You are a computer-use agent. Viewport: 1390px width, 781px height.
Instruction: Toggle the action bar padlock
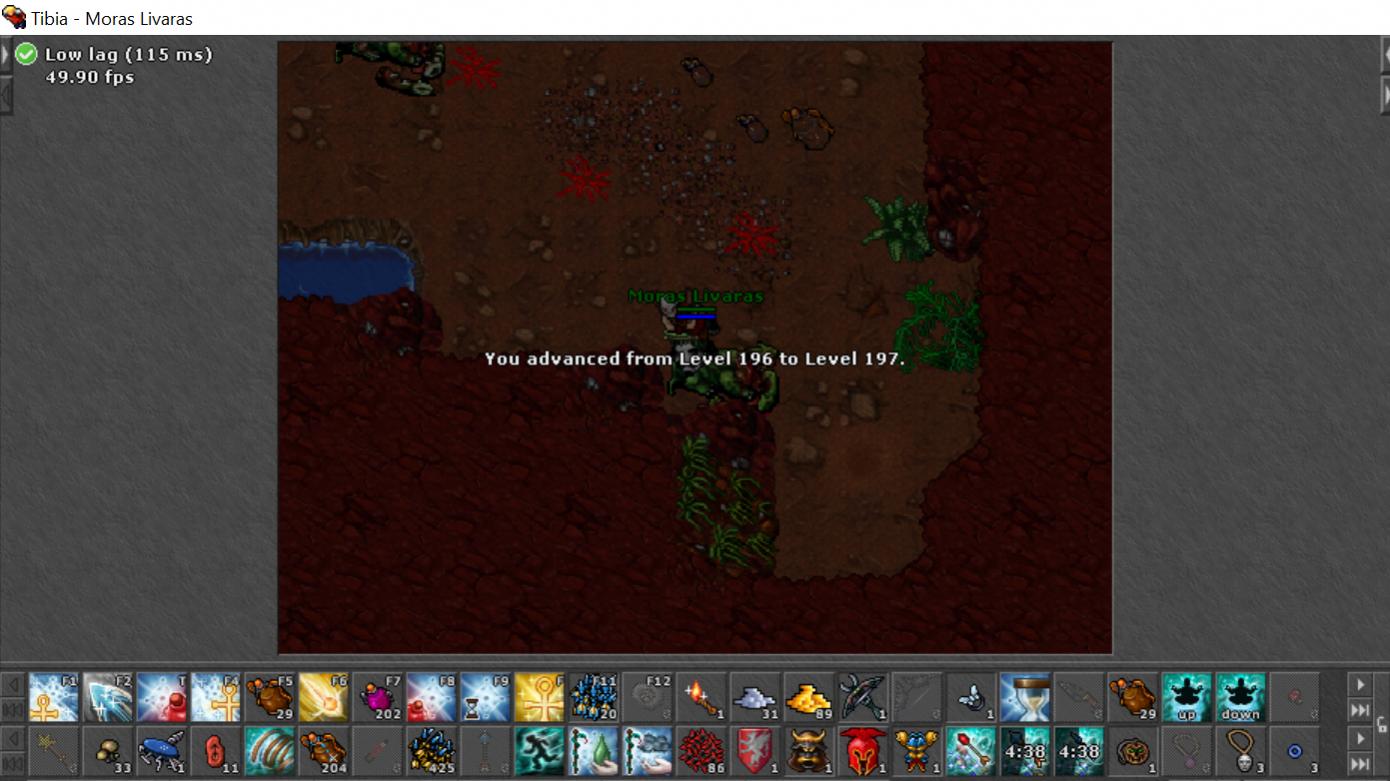(1382, 724)
